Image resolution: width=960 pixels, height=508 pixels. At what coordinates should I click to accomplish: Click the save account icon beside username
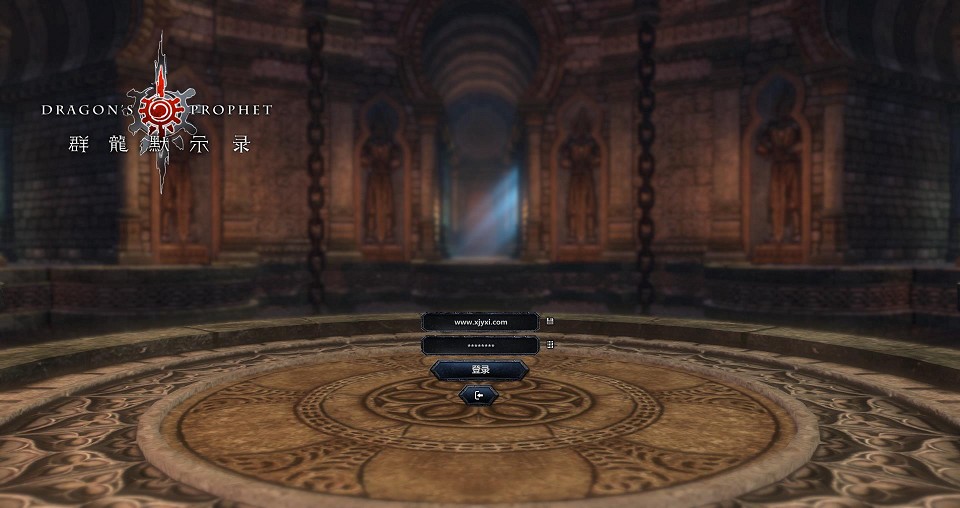pyautogui.click(x=550, y=322)
